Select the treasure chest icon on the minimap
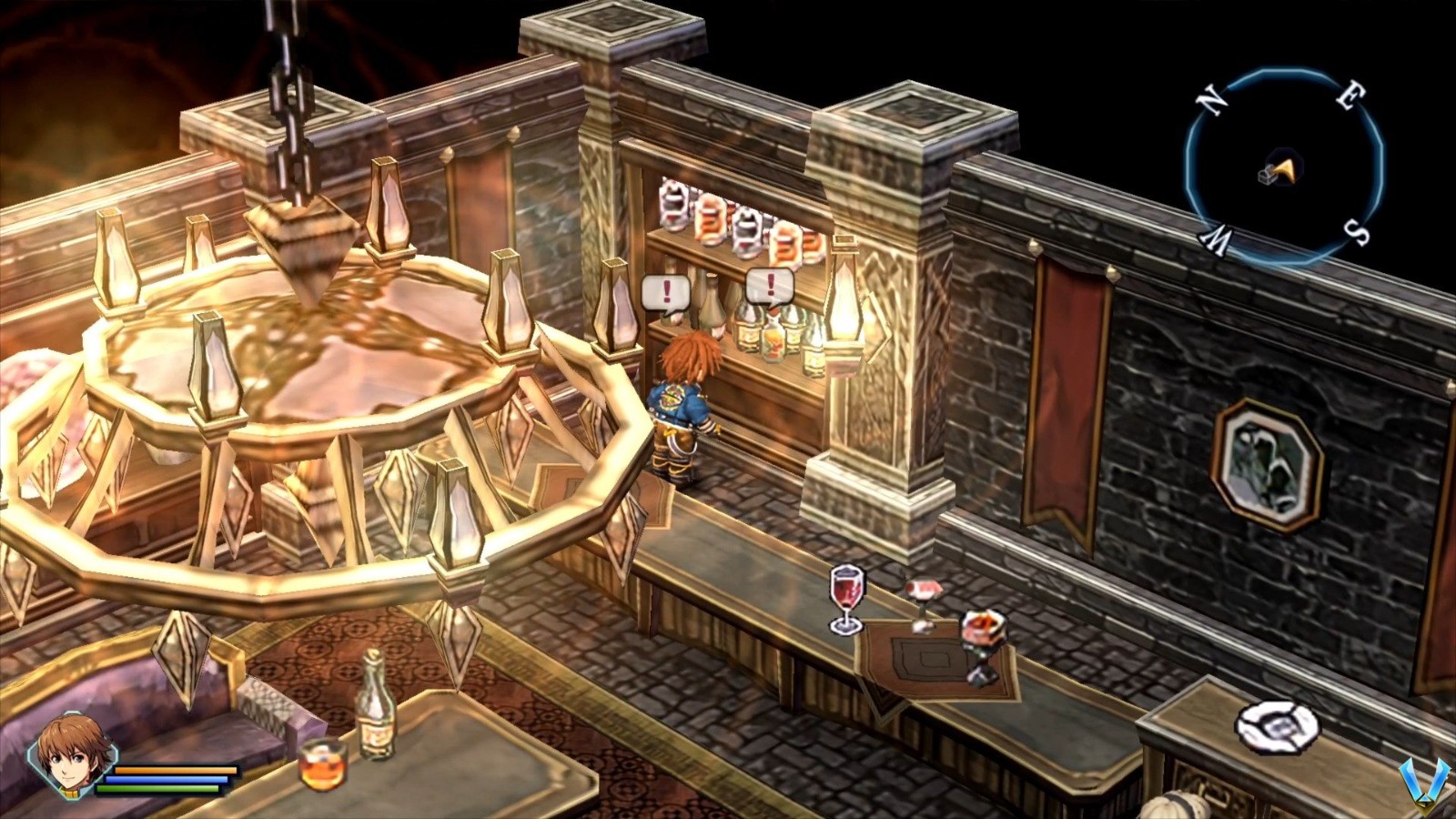 pyautogui.click(x=1267, y=177)
